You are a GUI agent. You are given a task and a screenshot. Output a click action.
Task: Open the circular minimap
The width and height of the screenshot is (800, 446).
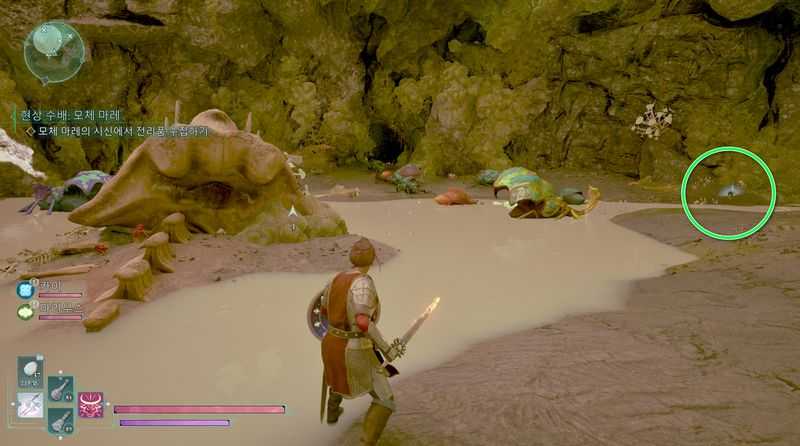(53, 50)
